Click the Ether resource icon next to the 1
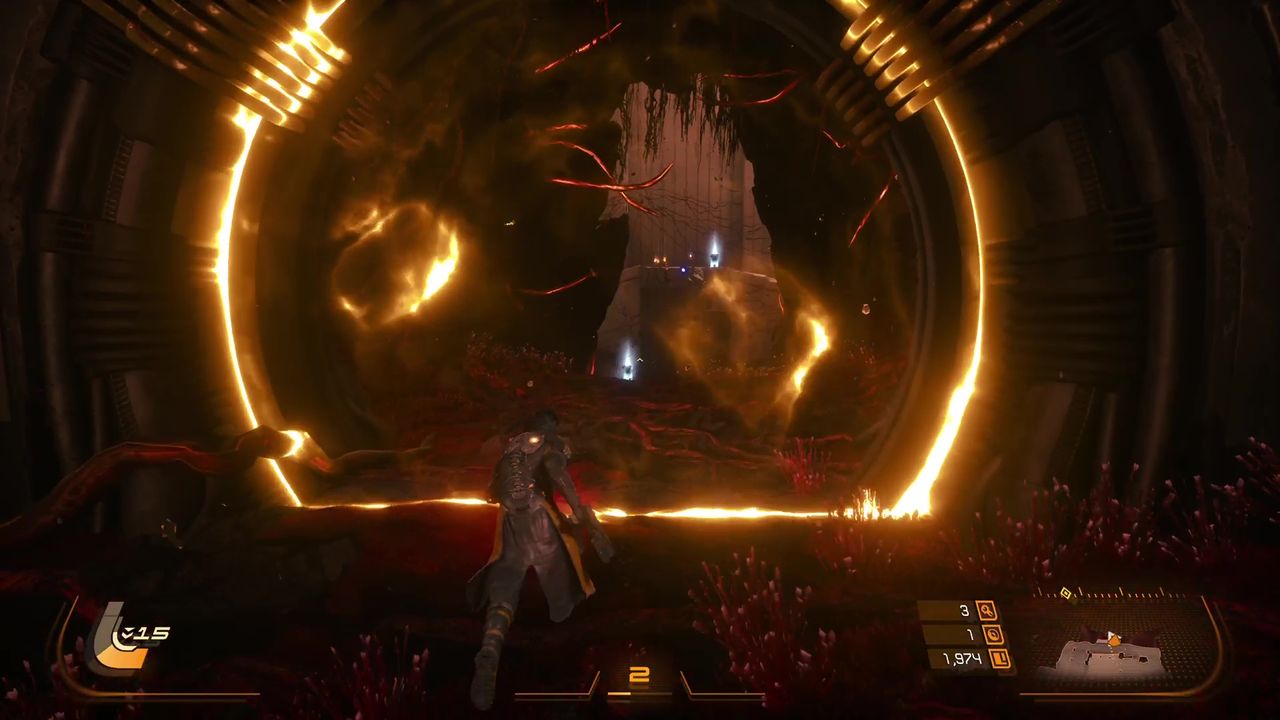1280x720 pixels. (992, 634)
